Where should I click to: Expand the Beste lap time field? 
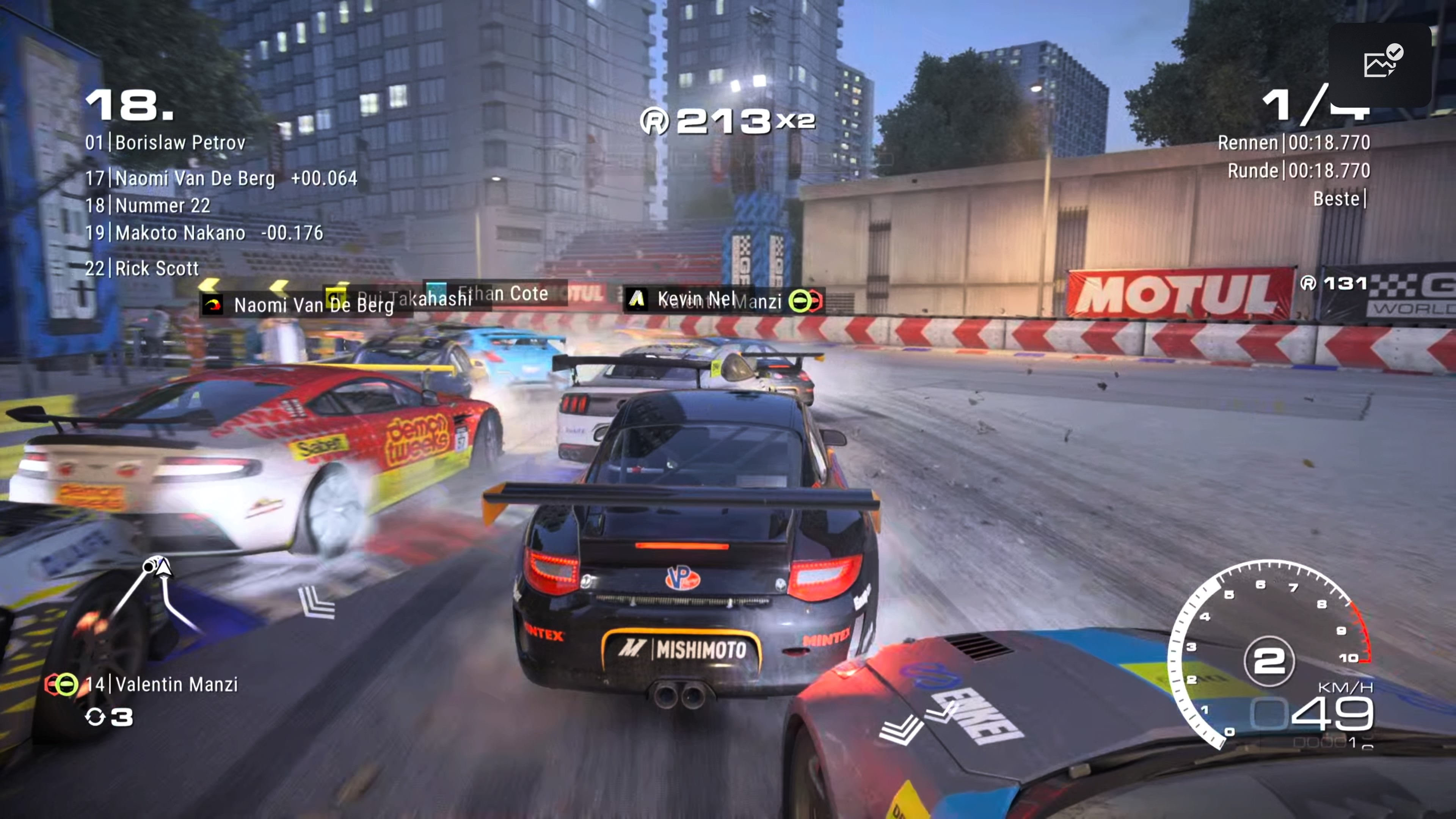[x=1335, y=199]
